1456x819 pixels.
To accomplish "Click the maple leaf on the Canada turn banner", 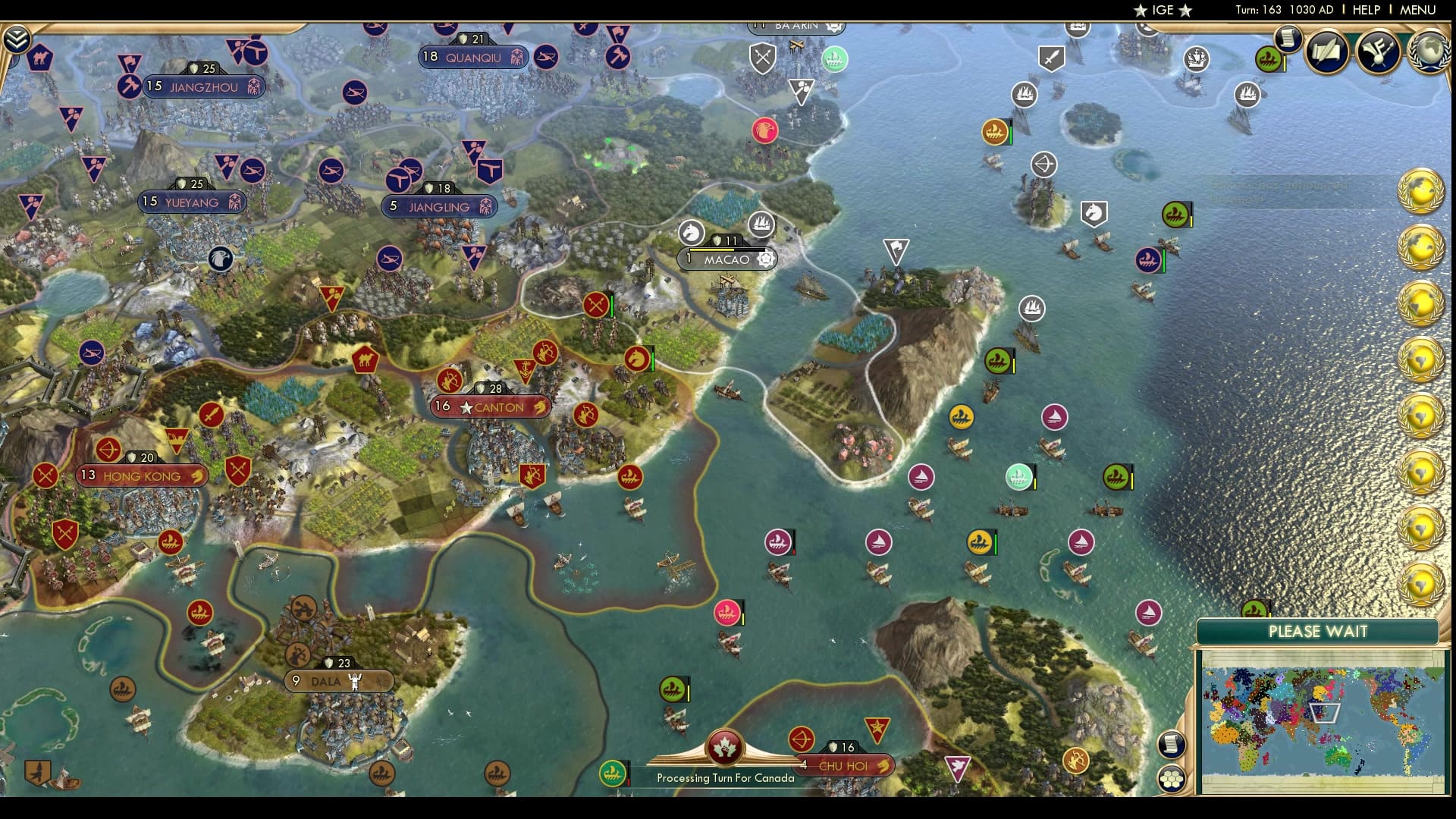I will [x=726, y=749].
